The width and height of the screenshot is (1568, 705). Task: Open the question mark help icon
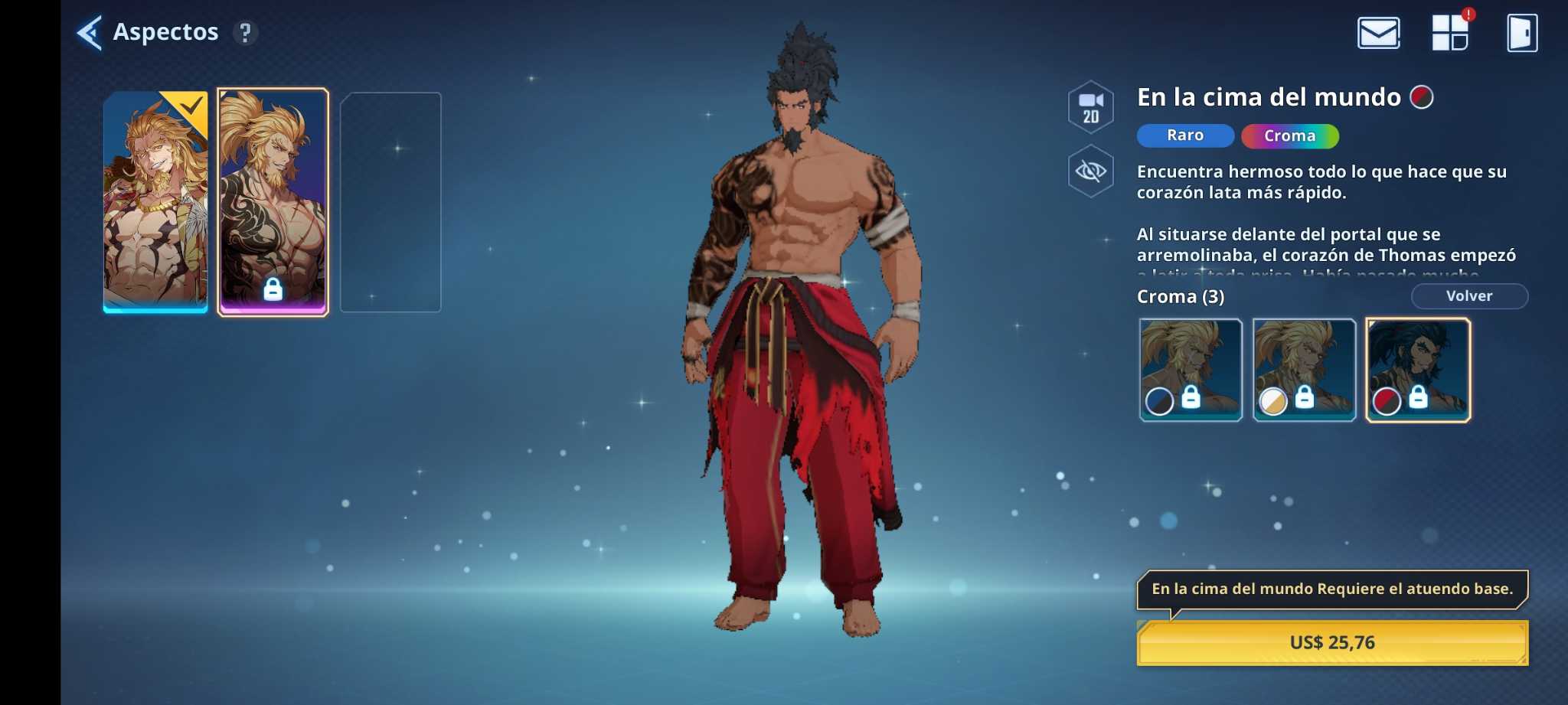[245, 33]
